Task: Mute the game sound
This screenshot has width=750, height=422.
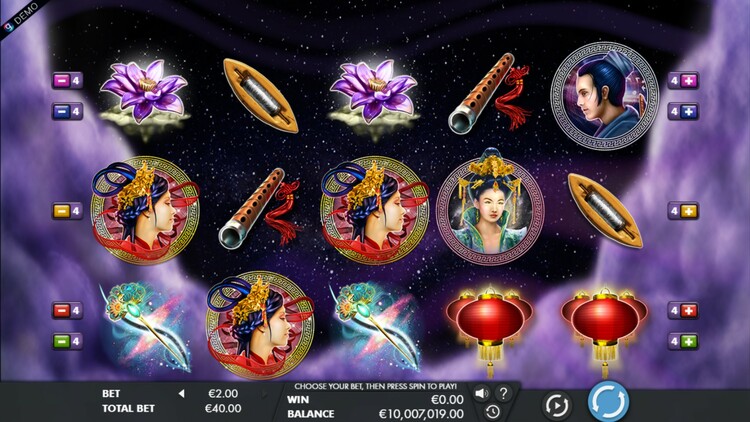Action: [x=481, y=393]
